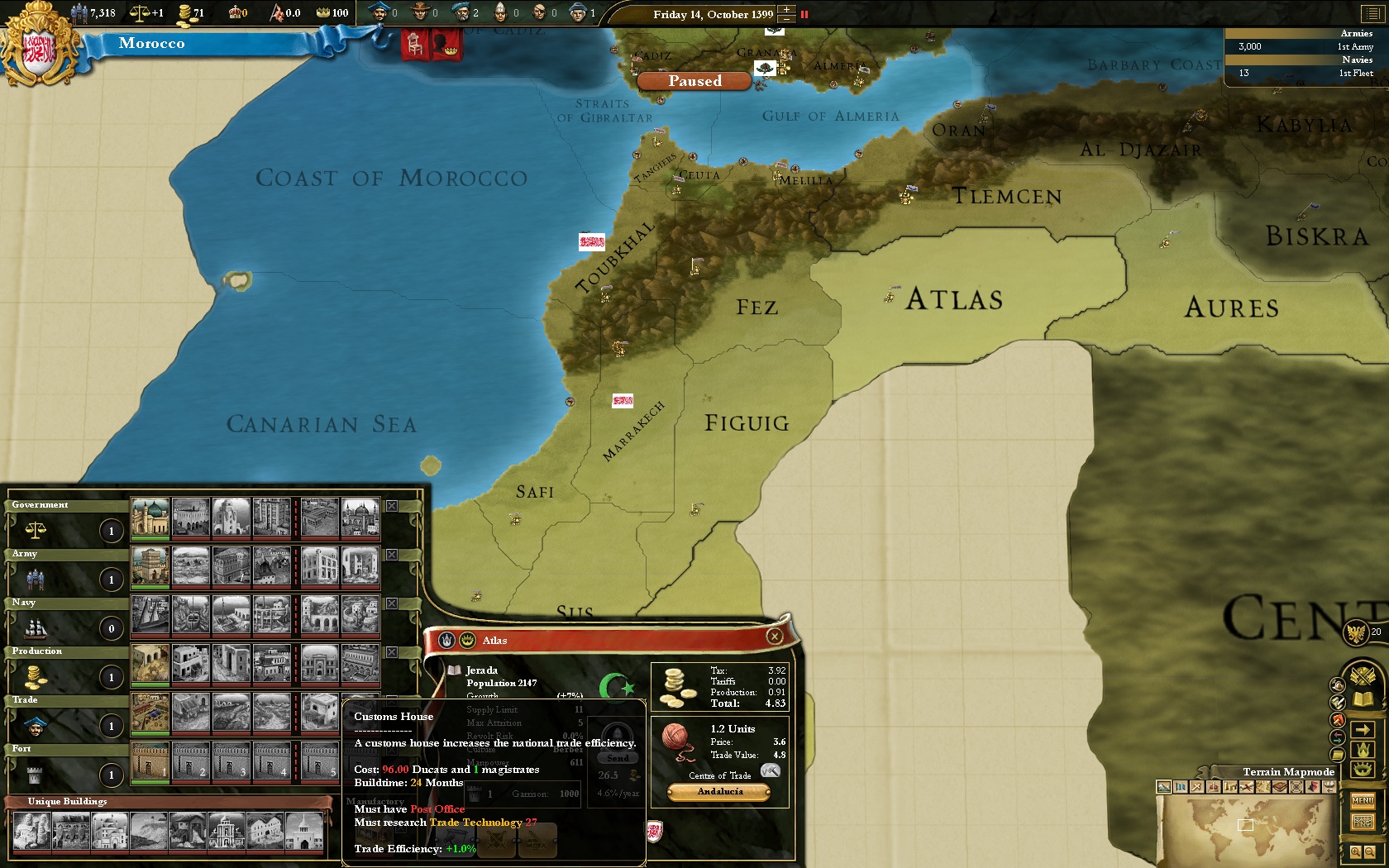
Task: Open the MENU button on right sidebar
Action: 1363,801
